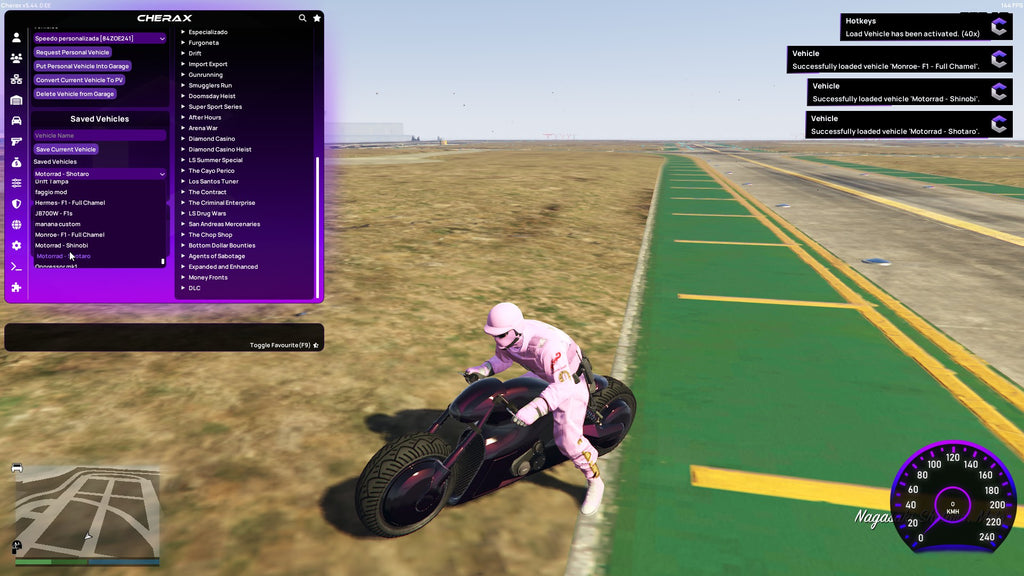Show favourites with the star icon
Viewport: 1024px width, 576px height.
tap(317, 18)
